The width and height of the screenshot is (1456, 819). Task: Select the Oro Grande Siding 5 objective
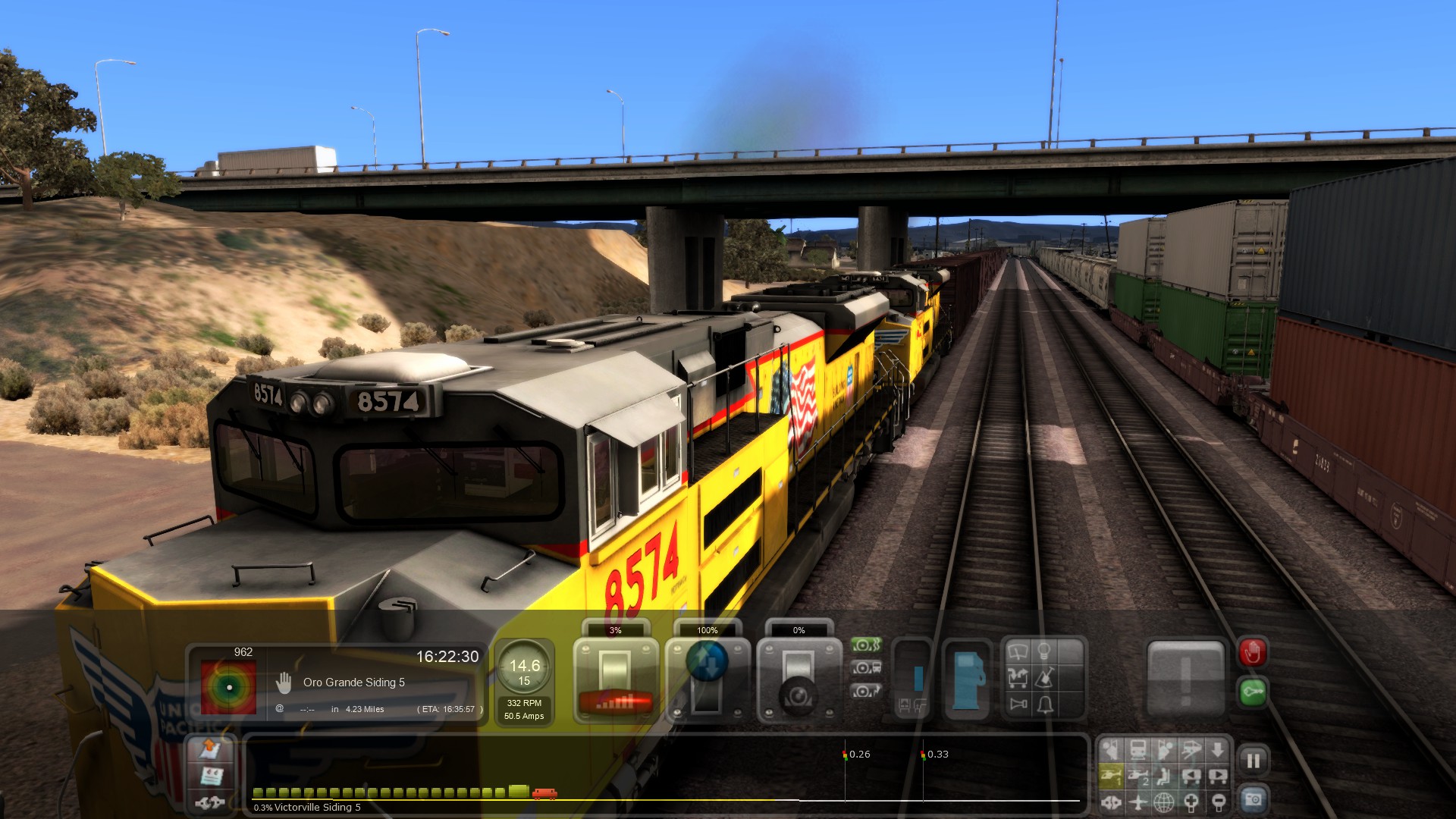point(353,682)
